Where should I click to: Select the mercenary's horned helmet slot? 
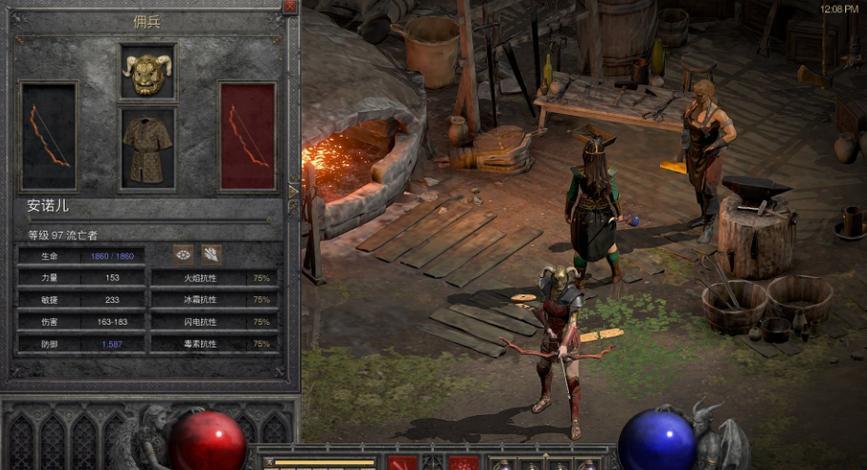[x=147, y=73]
